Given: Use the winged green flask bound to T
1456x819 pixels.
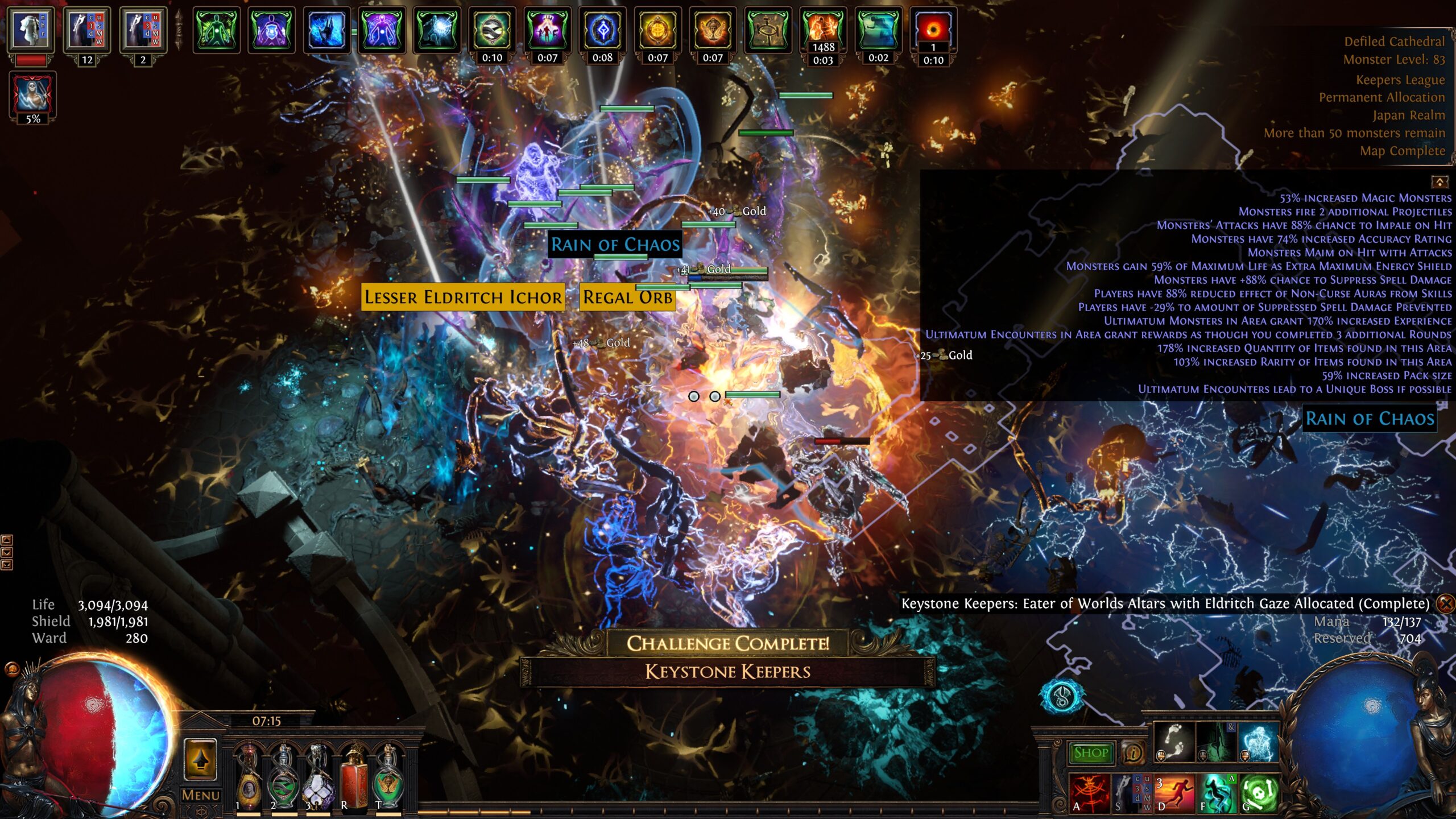Looking at the screenshot, I should coord(389,780).
